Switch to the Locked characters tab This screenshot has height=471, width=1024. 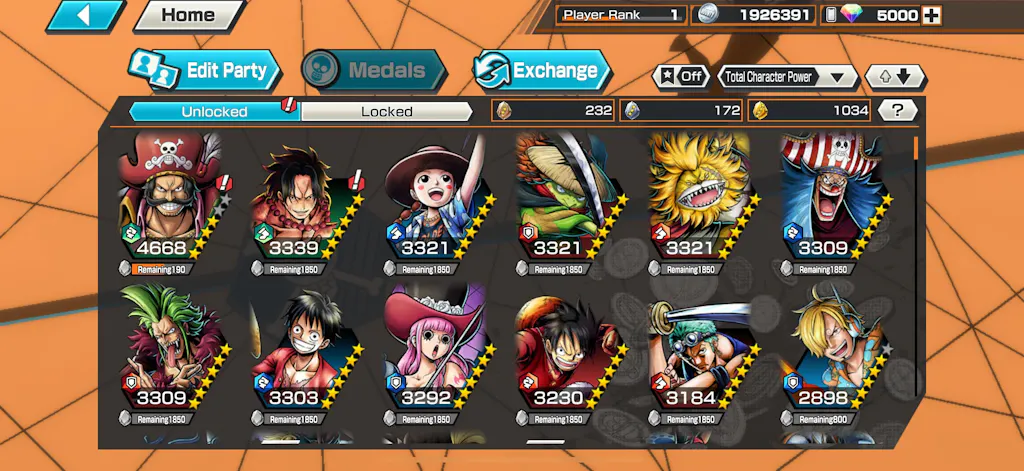(386, 111)
